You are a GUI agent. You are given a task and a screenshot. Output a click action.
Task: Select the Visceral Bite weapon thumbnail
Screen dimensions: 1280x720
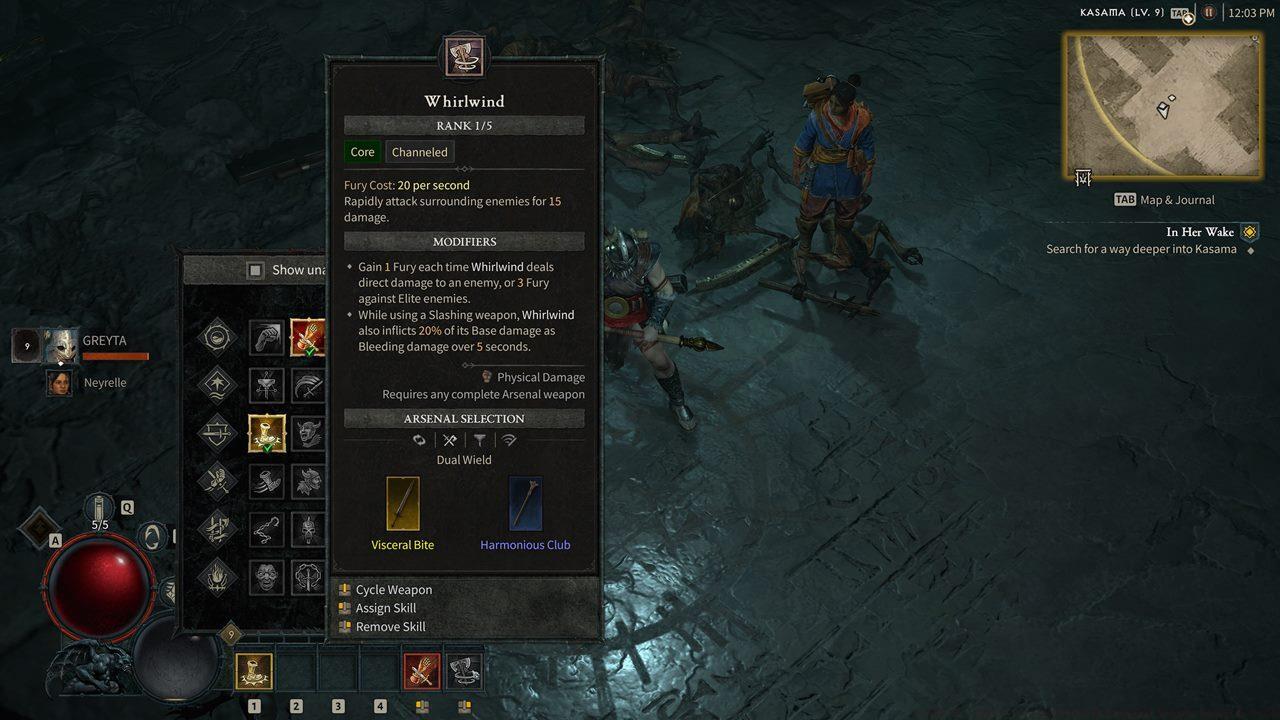tap(403, 503)
